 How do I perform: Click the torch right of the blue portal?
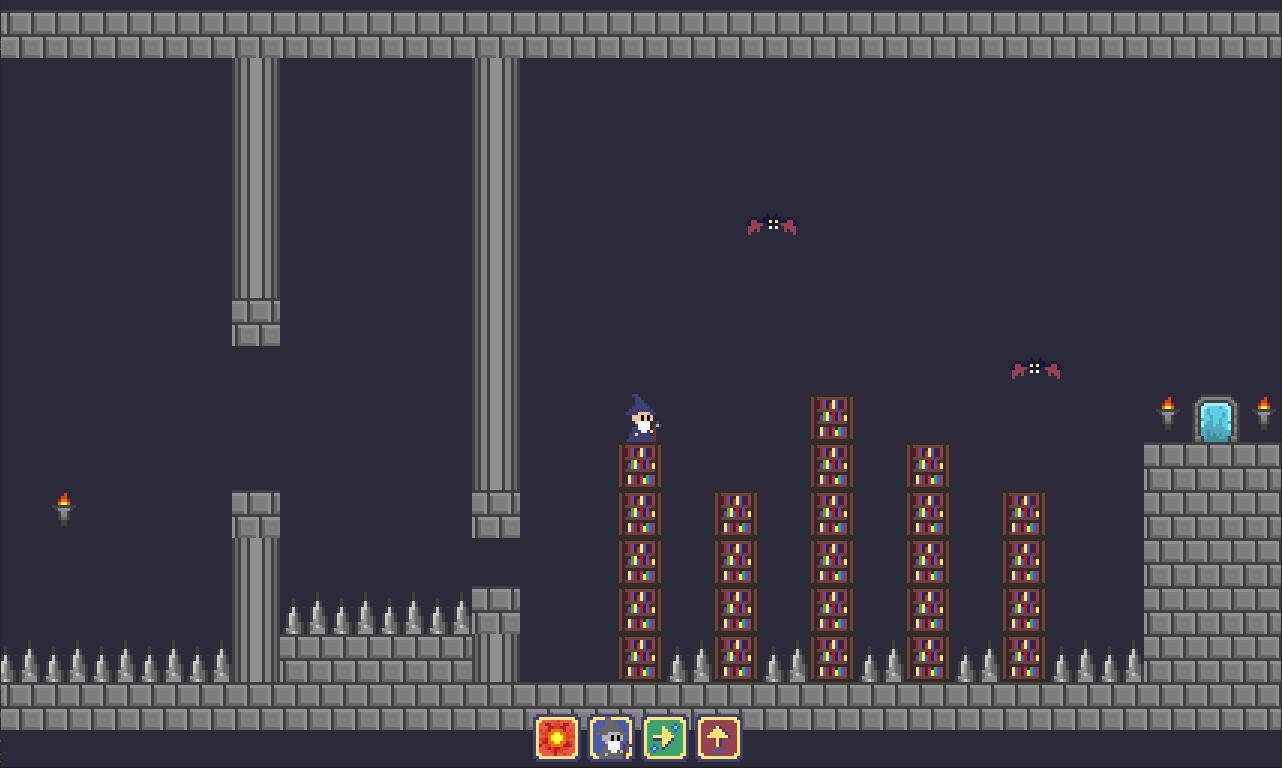(x=1263, y=407)
